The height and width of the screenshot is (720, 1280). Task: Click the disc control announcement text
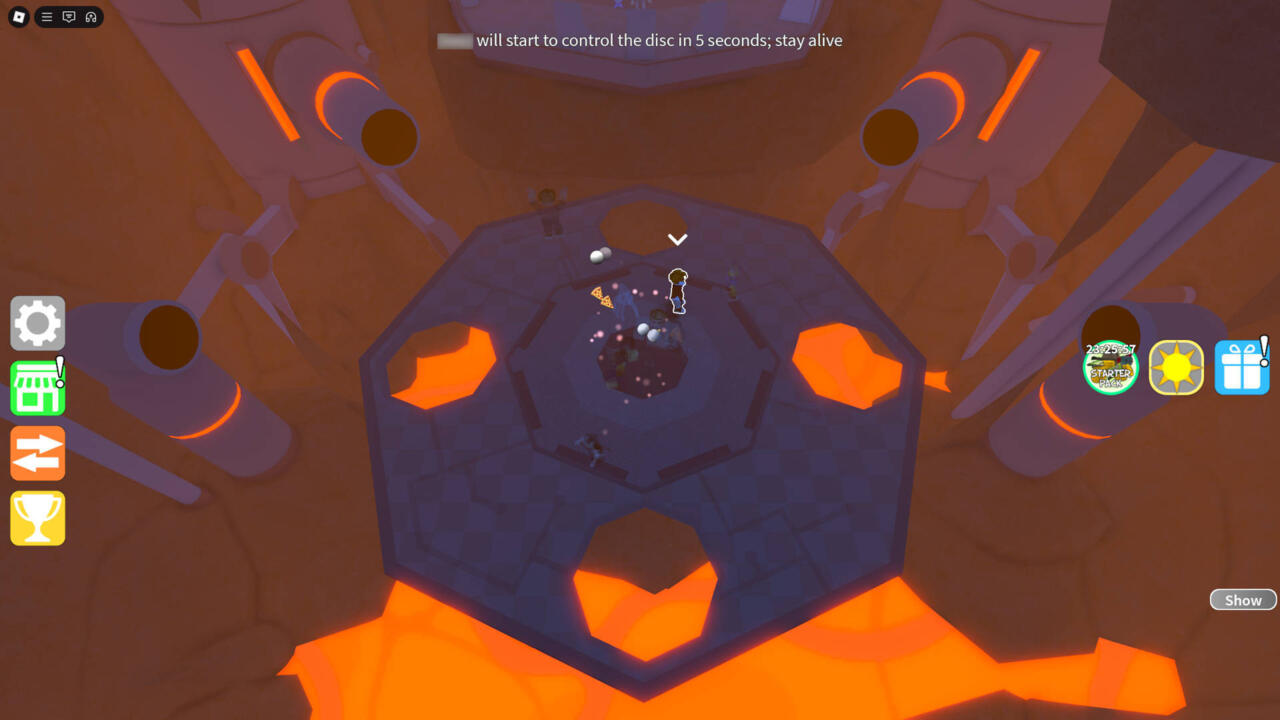point(640,40)
